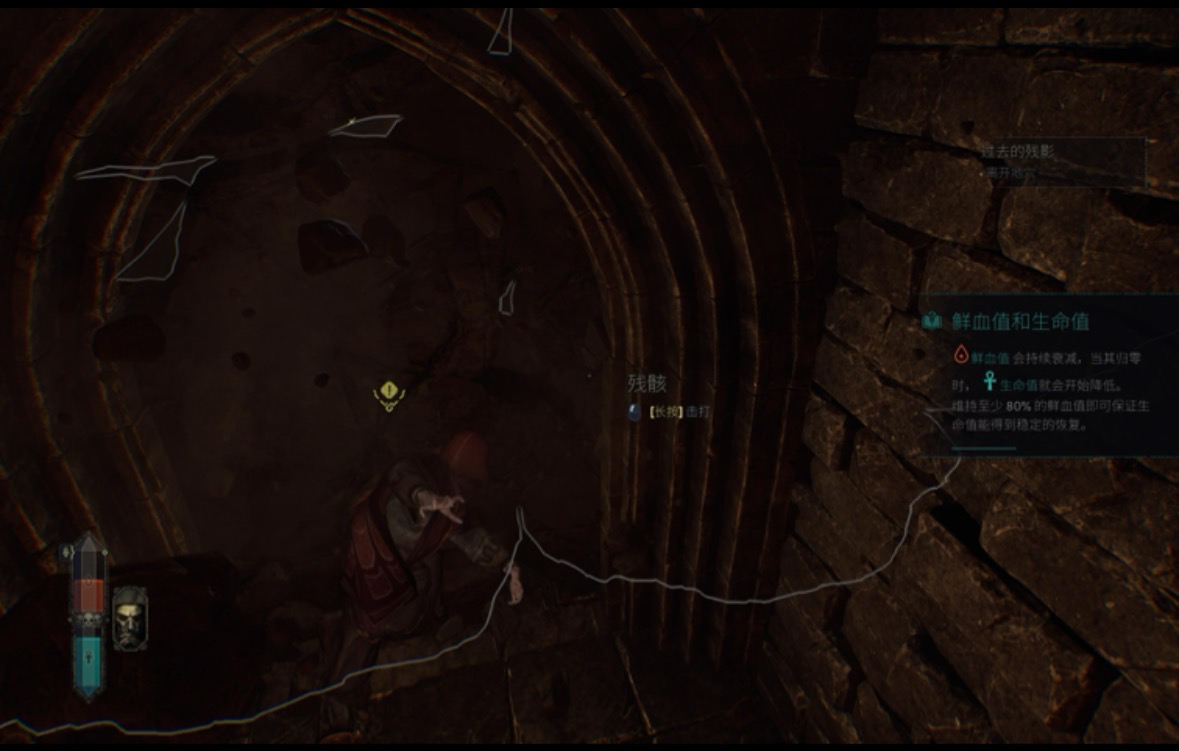Viewport: 1179px width, 751px height.
Task: Select the character portrait beside the vials
Action: pyautogui.click(x=129, y=617)
